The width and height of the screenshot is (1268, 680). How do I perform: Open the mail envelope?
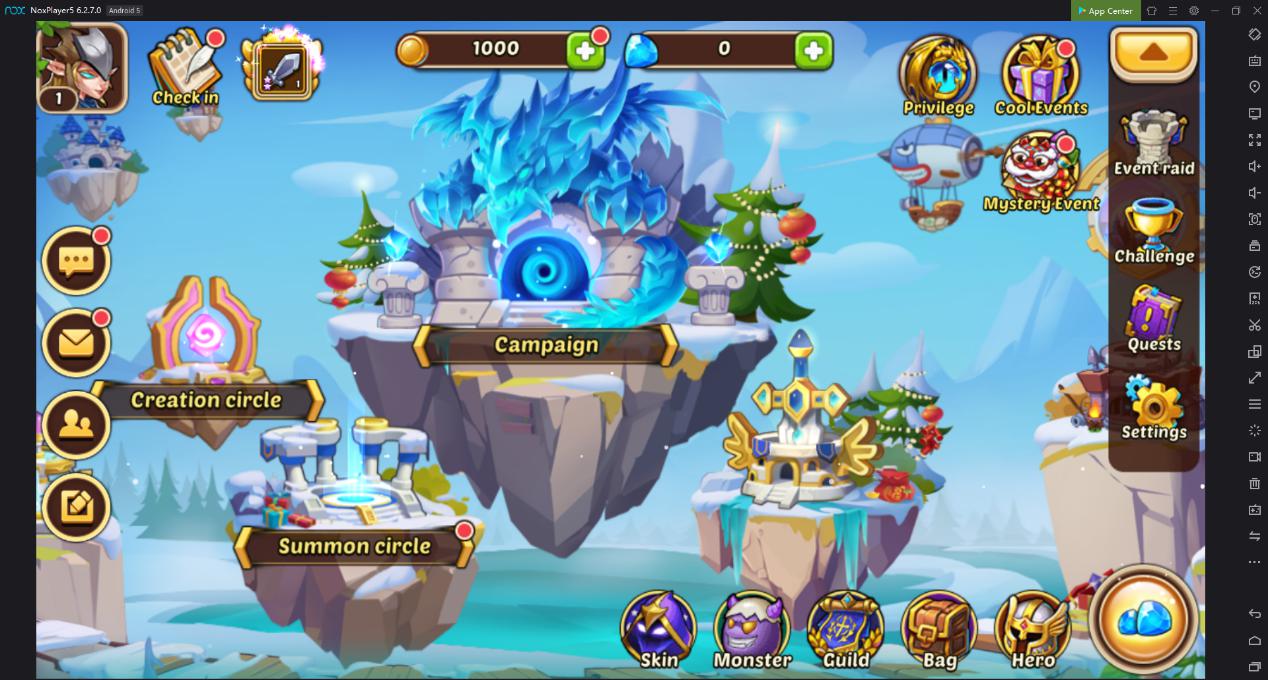[76, 343]
